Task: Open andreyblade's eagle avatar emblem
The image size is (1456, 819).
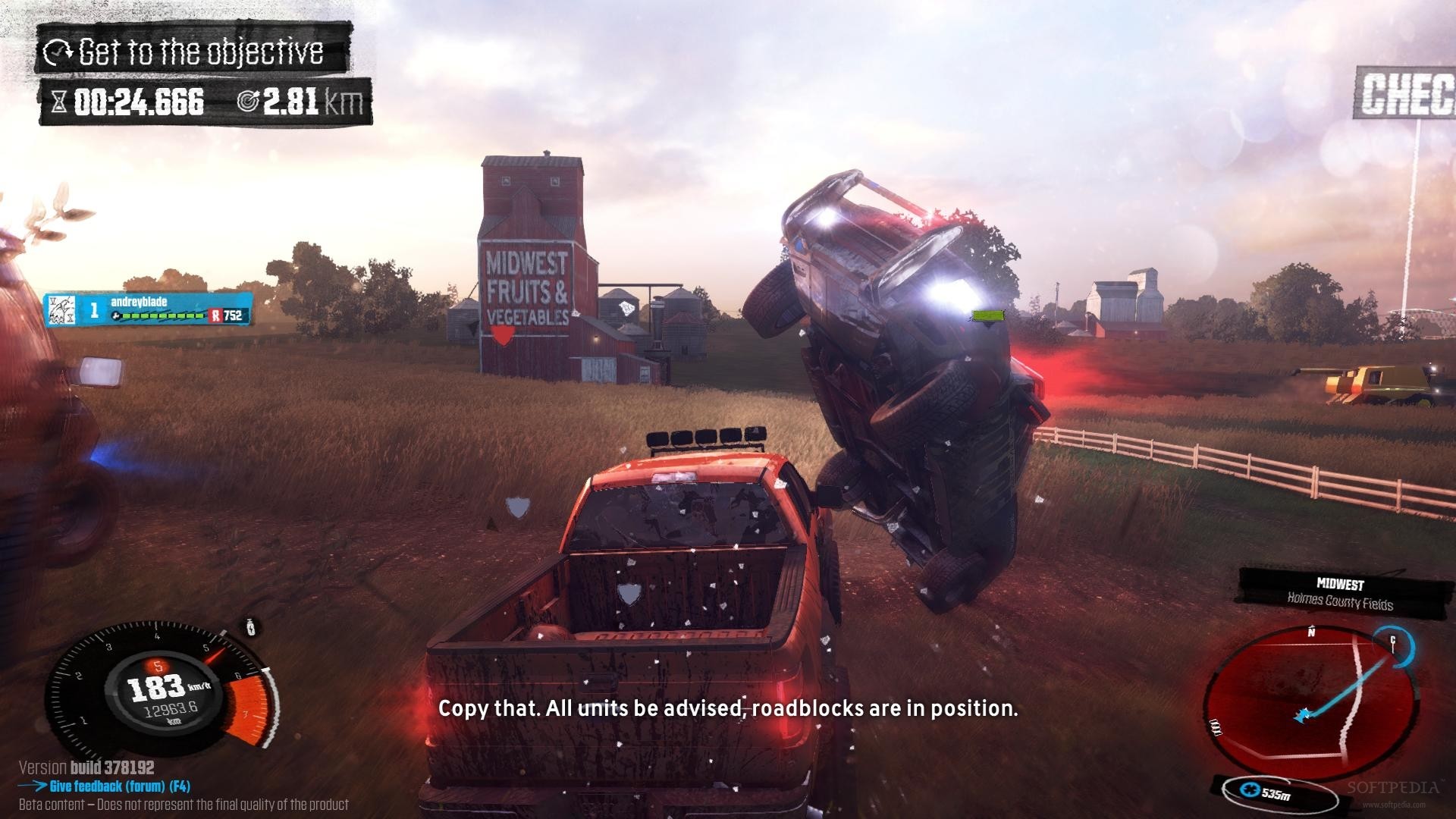Action: (x=62, y=310)
